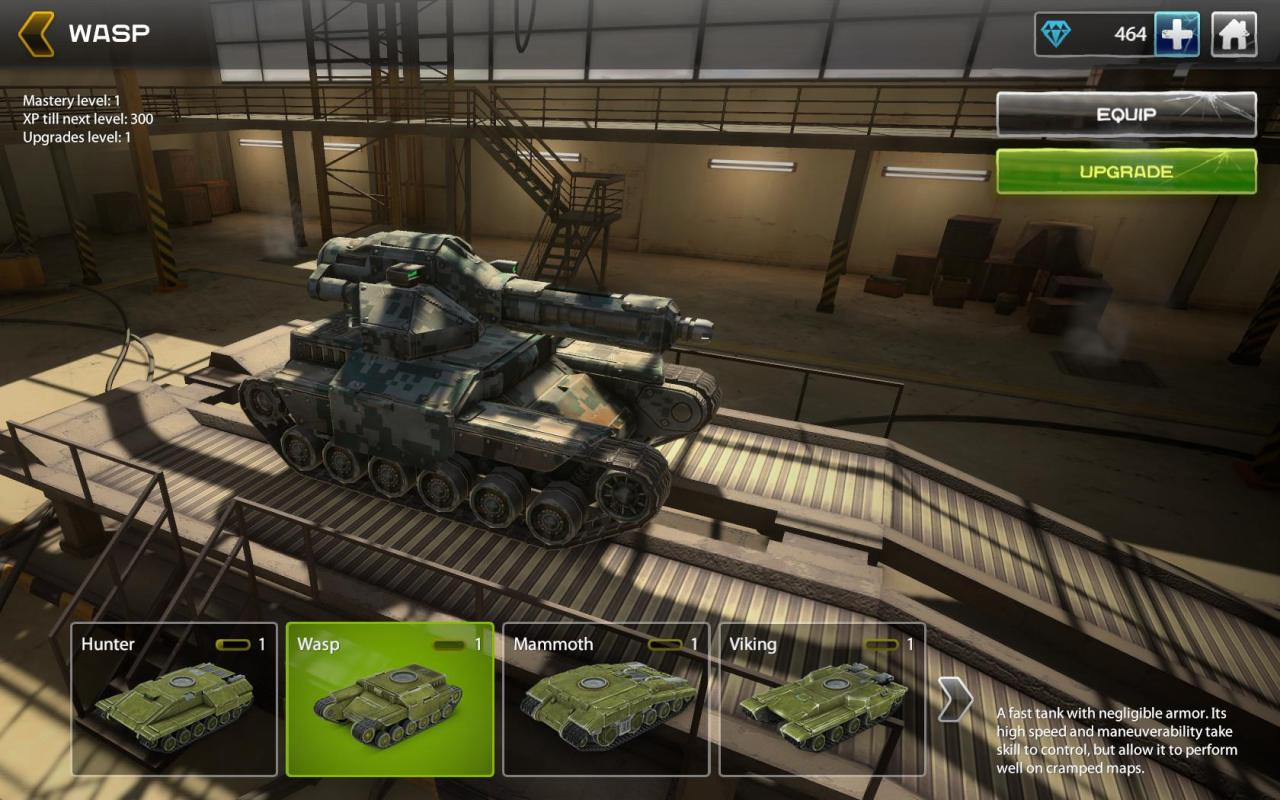Click the level capsule on the Viking card

point(880,645)
